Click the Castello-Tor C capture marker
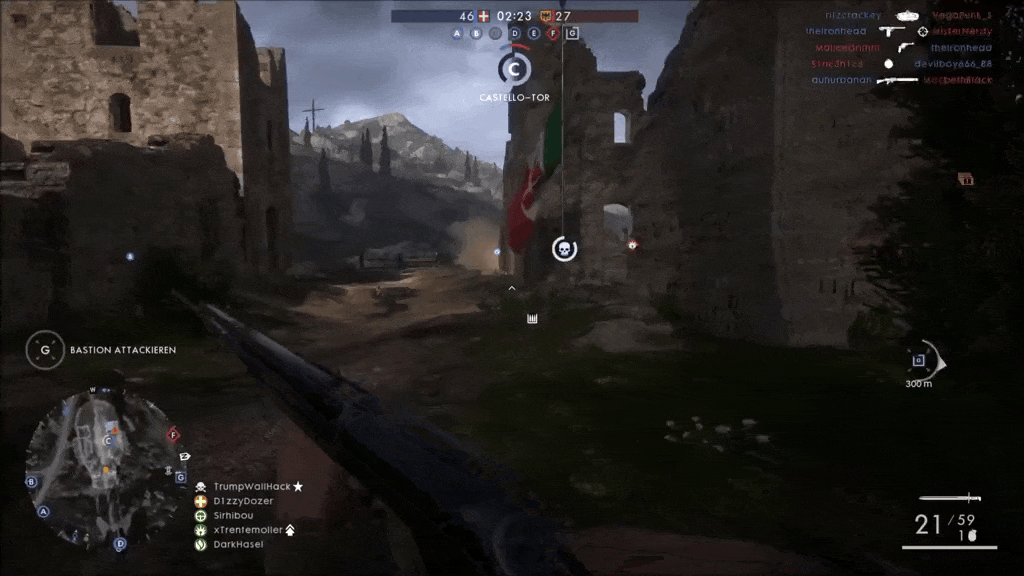The height and width of the screenshot is (576, 1024). tap(514, 69)
